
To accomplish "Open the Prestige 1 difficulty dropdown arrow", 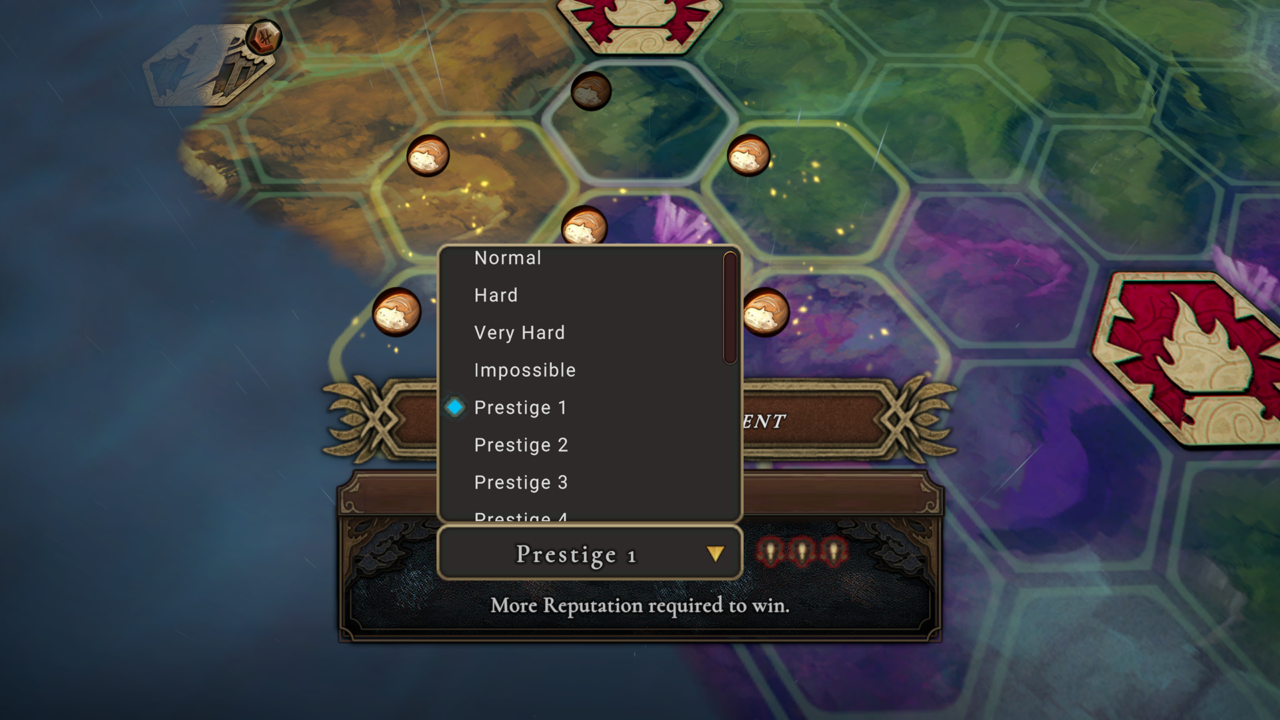I will [716, 552].
